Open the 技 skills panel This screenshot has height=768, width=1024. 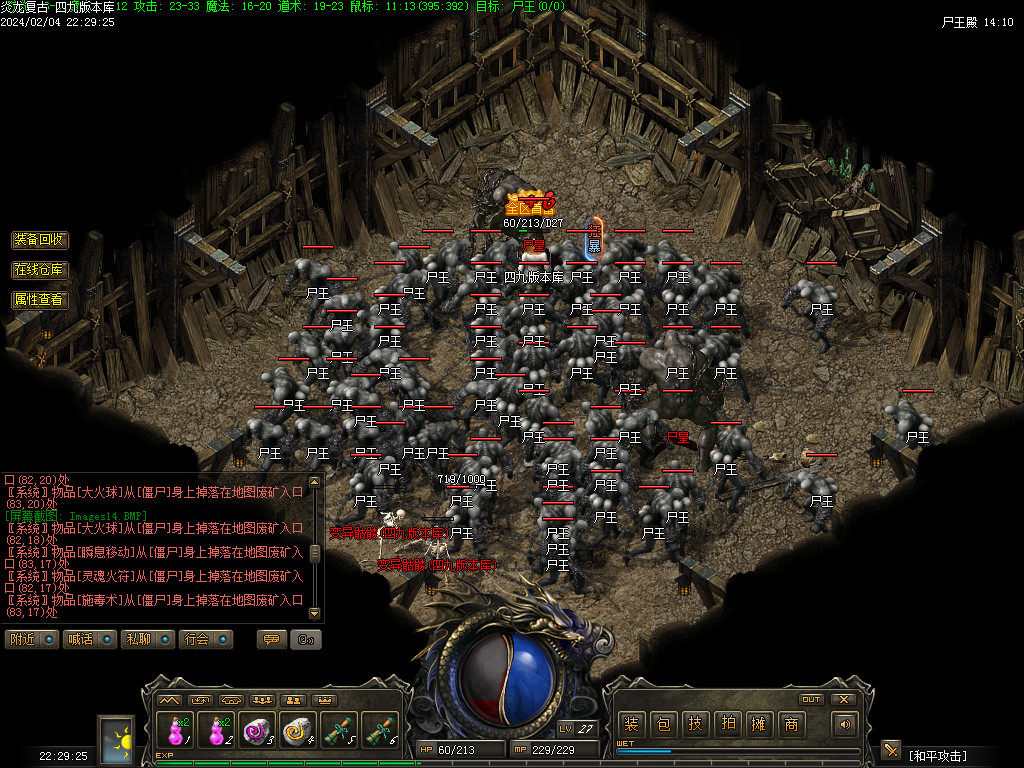click(695, 724)
